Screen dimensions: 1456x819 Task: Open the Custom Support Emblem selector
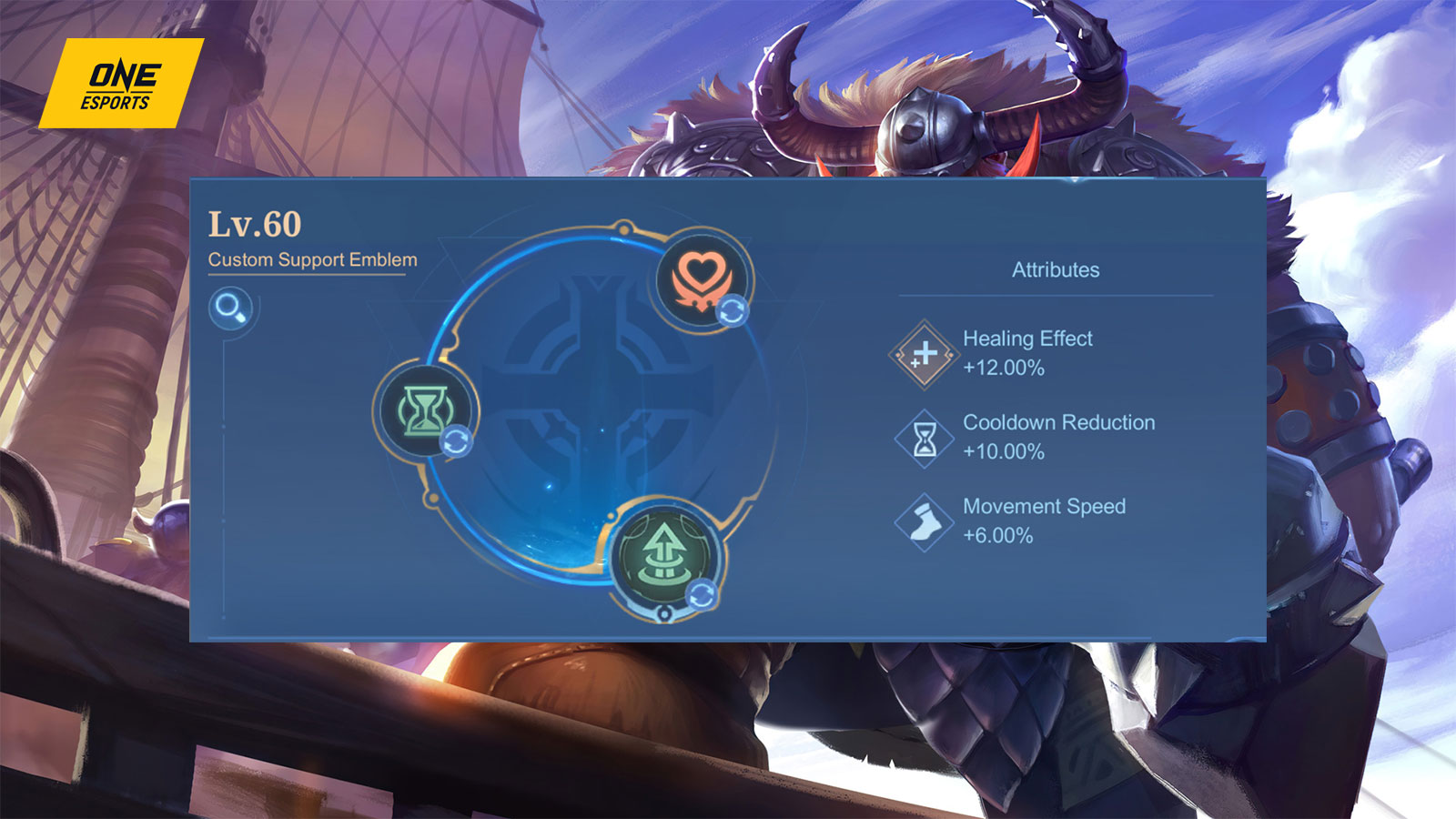pos(314,258)
